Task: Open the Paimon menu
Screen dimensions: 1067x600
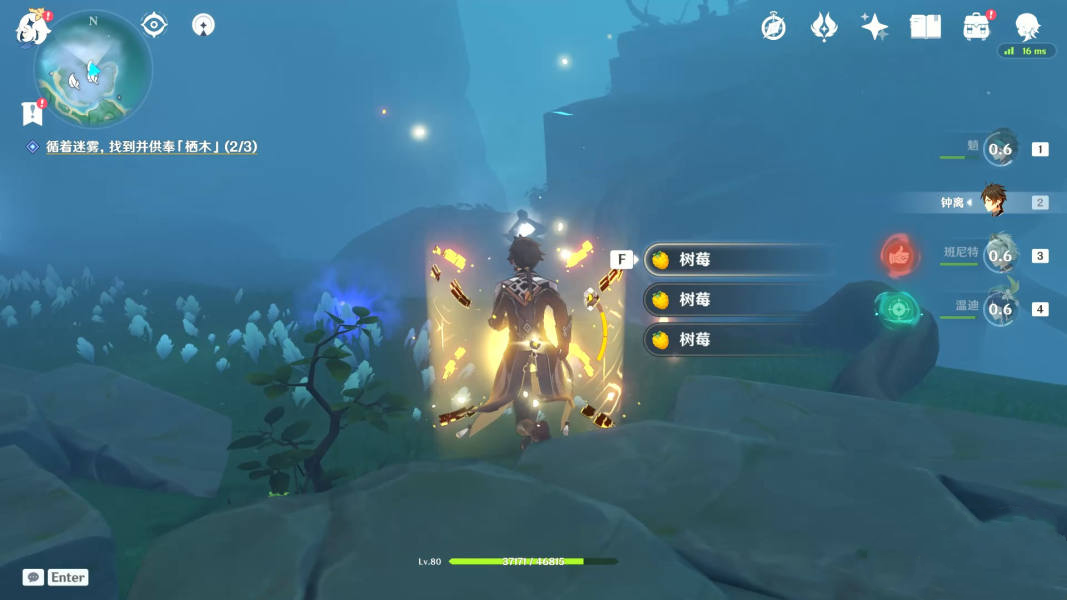Action: (32, 27)
